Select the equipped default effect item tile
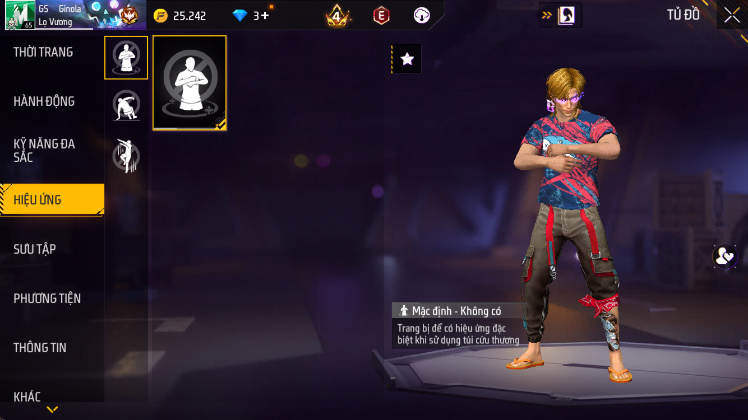 [x=190, y=83]
